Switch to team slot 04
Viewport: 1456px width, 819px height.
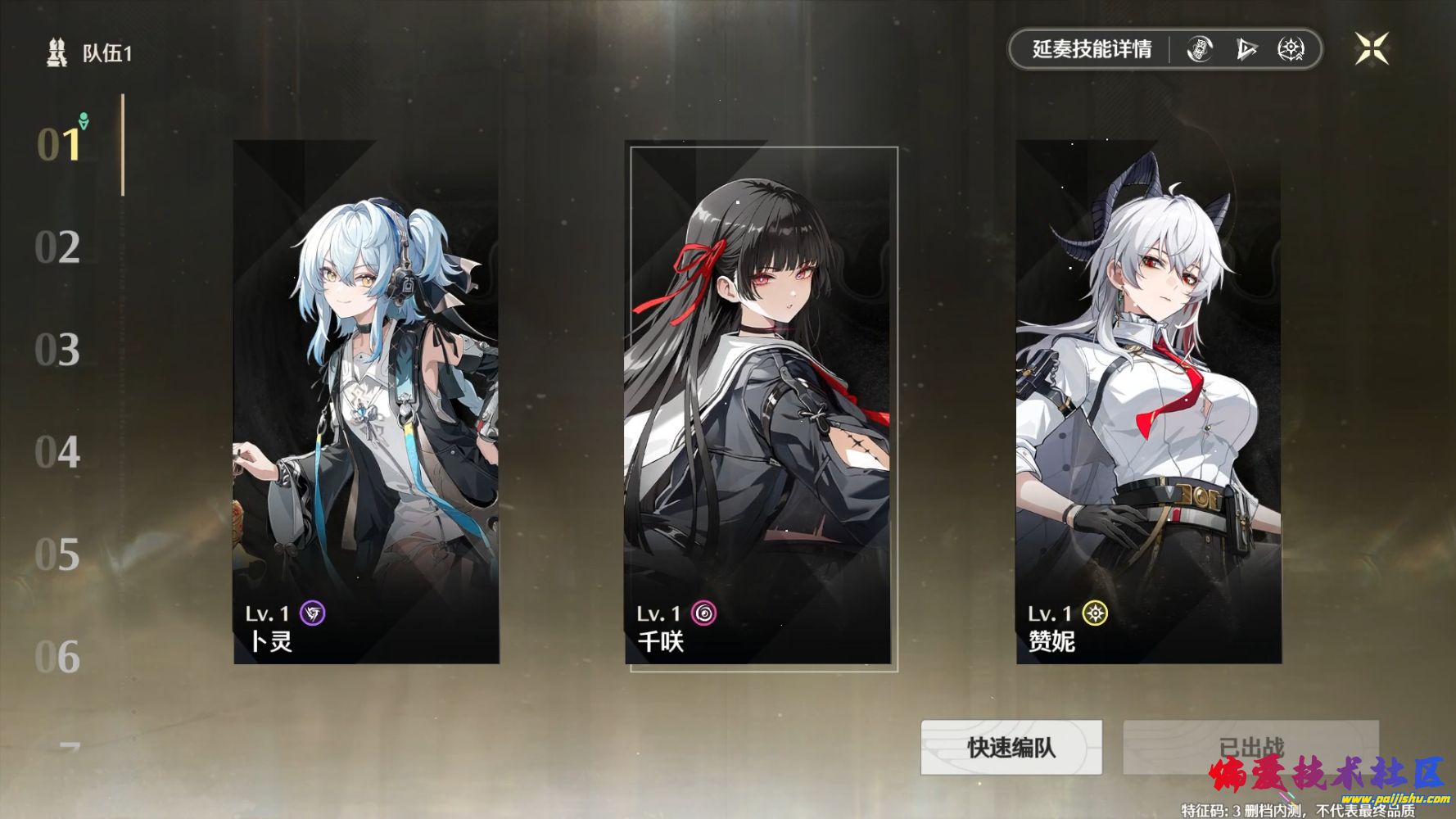[x=57, y=452]
